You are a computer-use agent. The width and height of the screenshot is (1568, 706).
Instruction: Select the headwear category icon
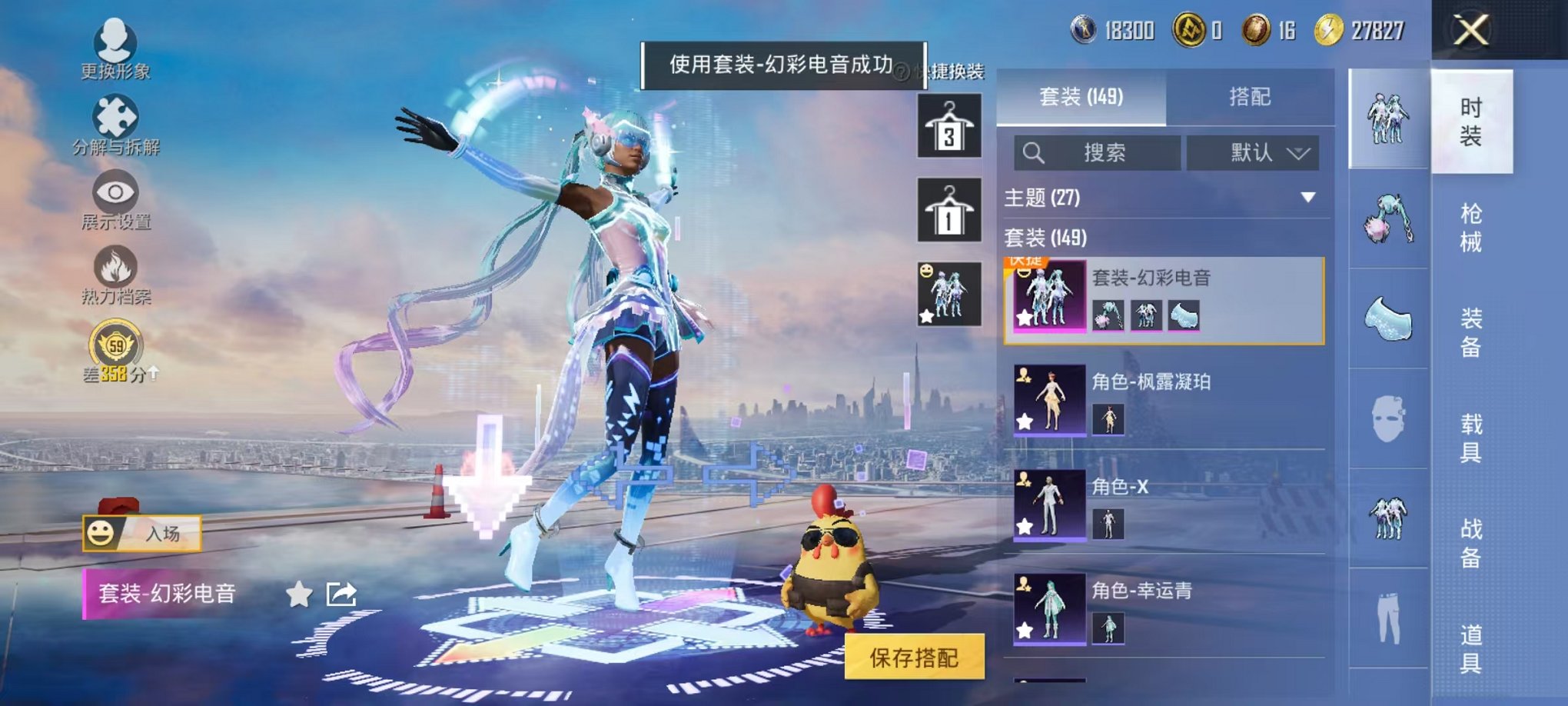(1390, 221)
